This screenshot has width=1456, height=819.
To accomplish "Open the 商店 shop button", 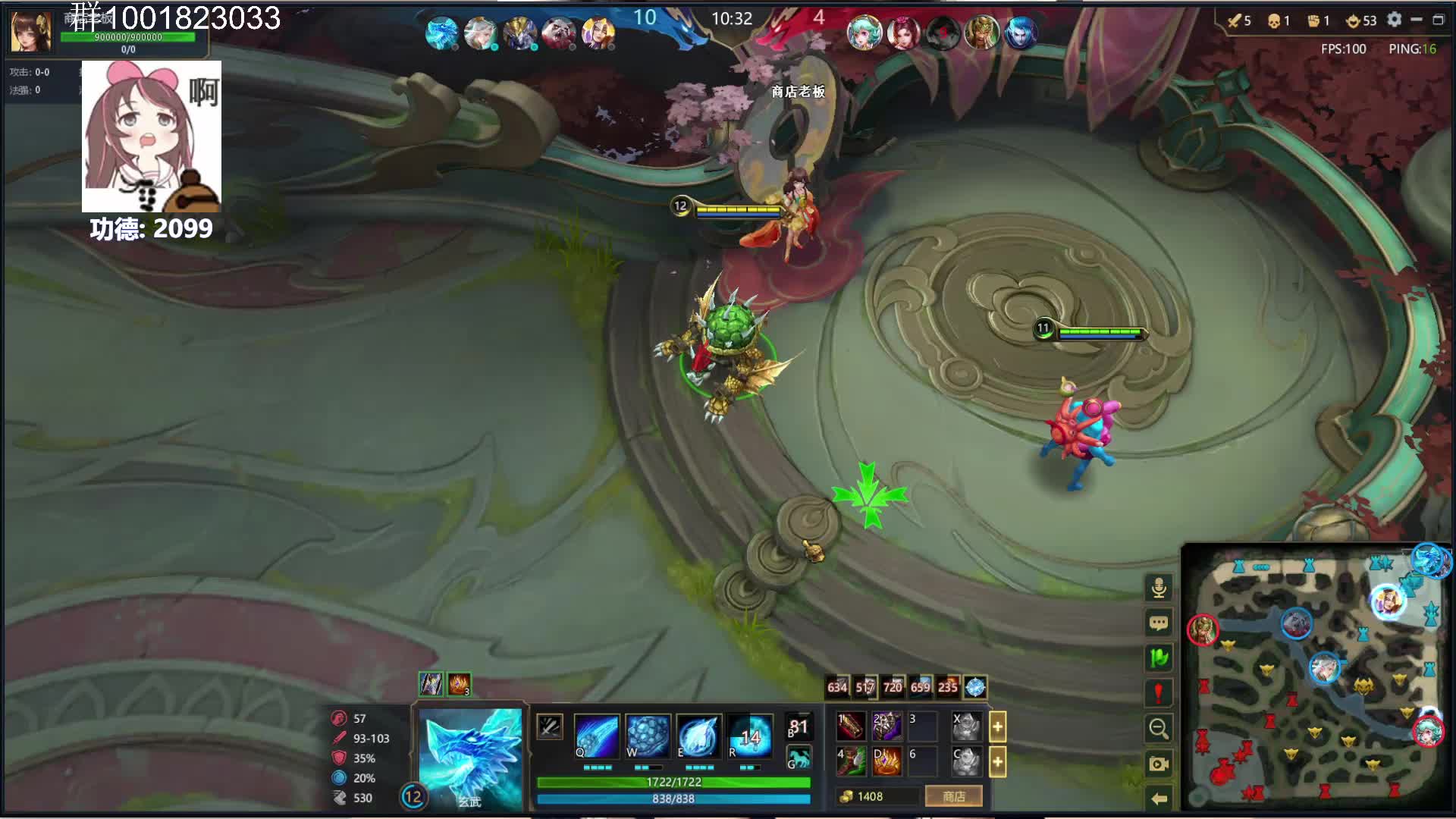I will [953, 796].
